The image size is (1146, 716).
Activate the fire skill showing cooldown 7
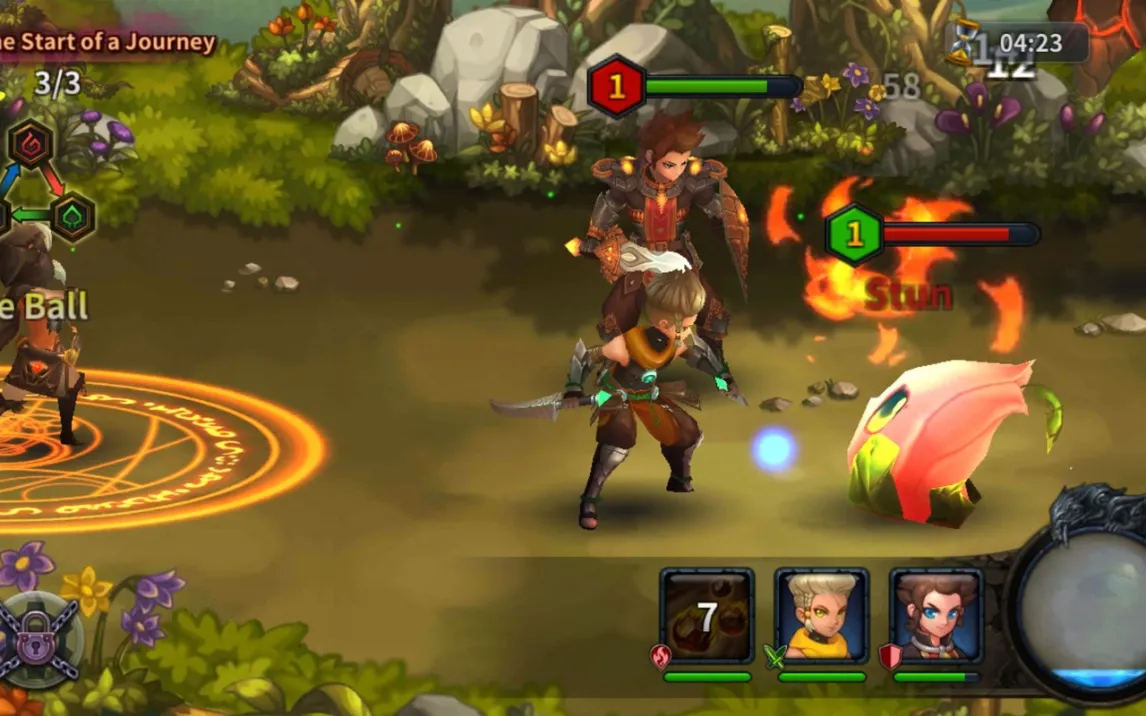pyautogui.click(x=707, y=616)
